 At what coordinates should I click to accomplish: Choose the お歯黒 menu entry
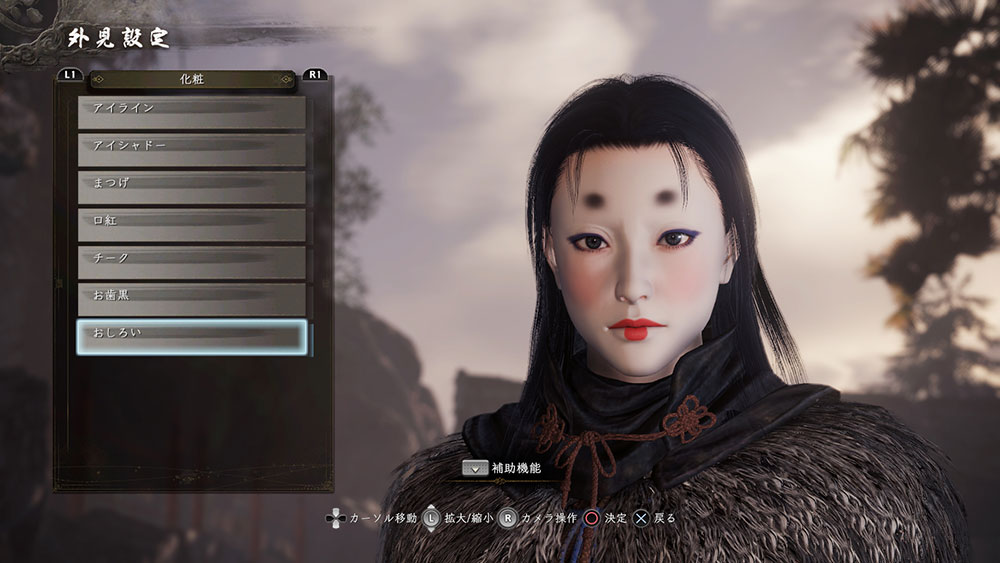pos(191,299)
